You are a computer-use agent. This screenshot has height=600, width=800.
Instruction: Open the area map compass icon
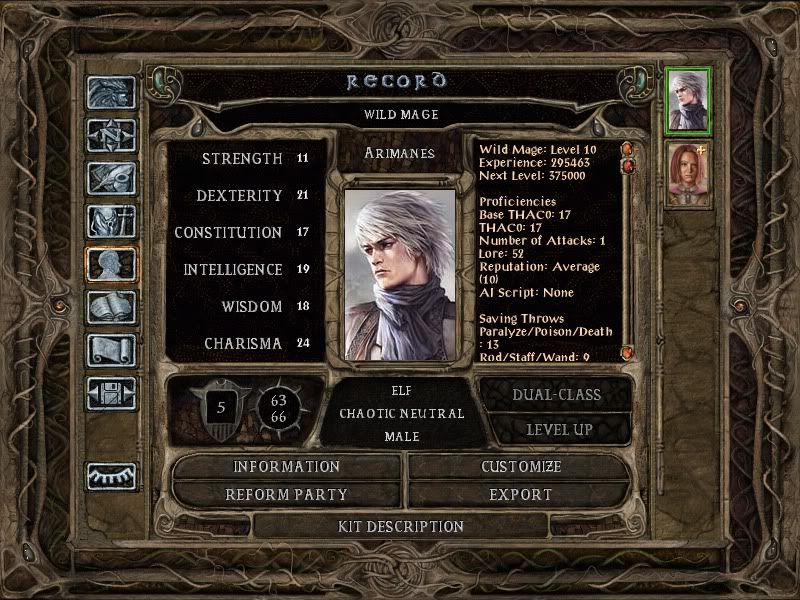click(x=111, y=135)
